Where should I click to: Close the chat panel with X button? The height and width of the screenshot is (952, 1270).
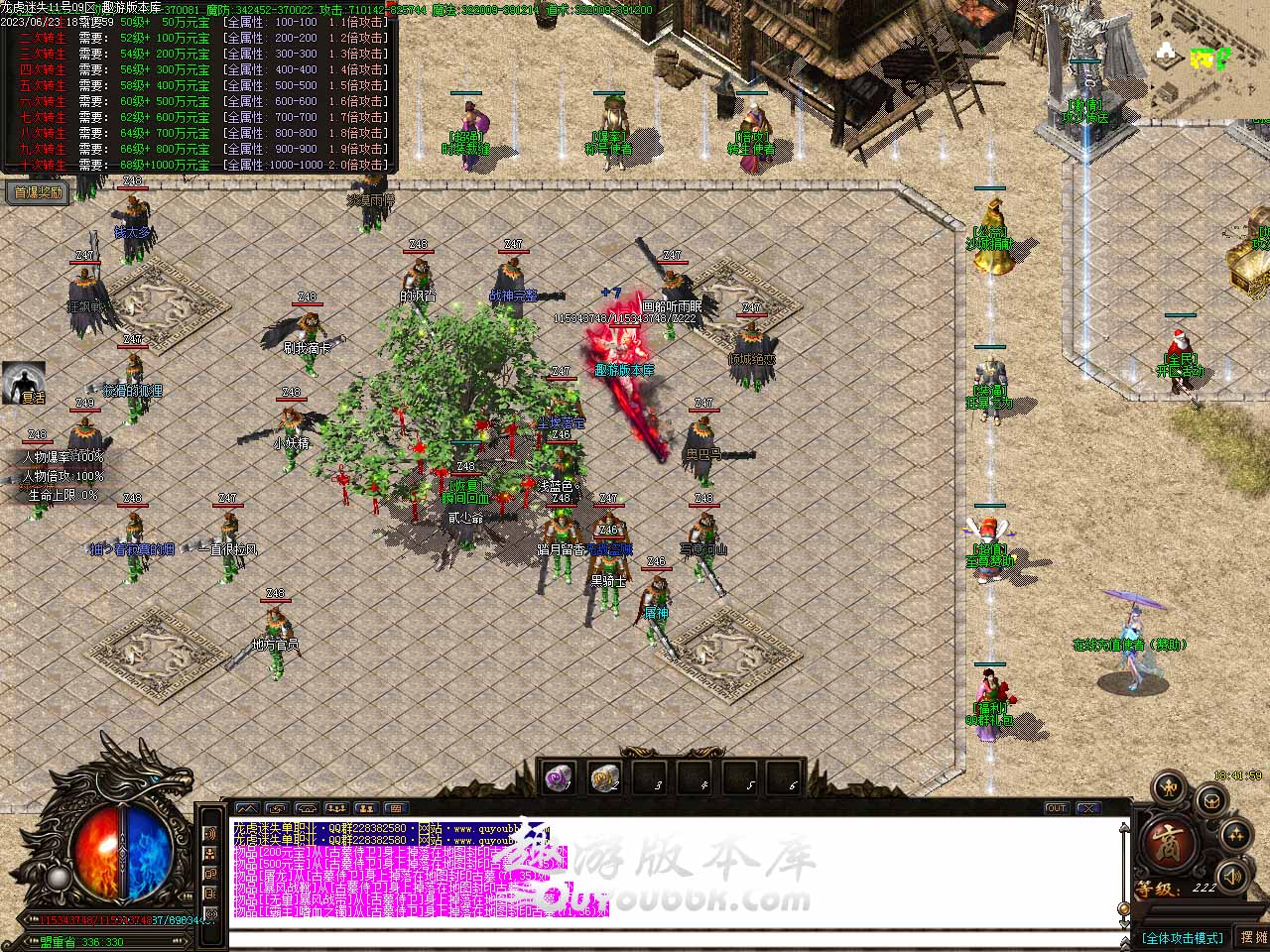point(1087,808)
